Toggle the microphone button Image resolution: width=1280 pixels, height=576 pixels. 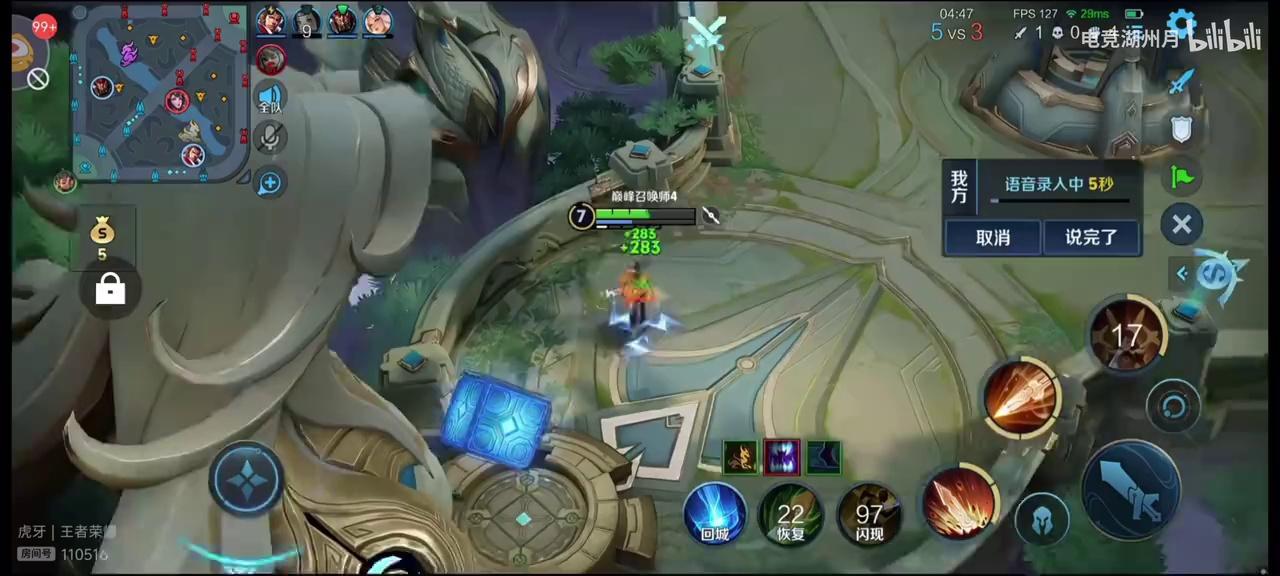[x=270, y=138]
